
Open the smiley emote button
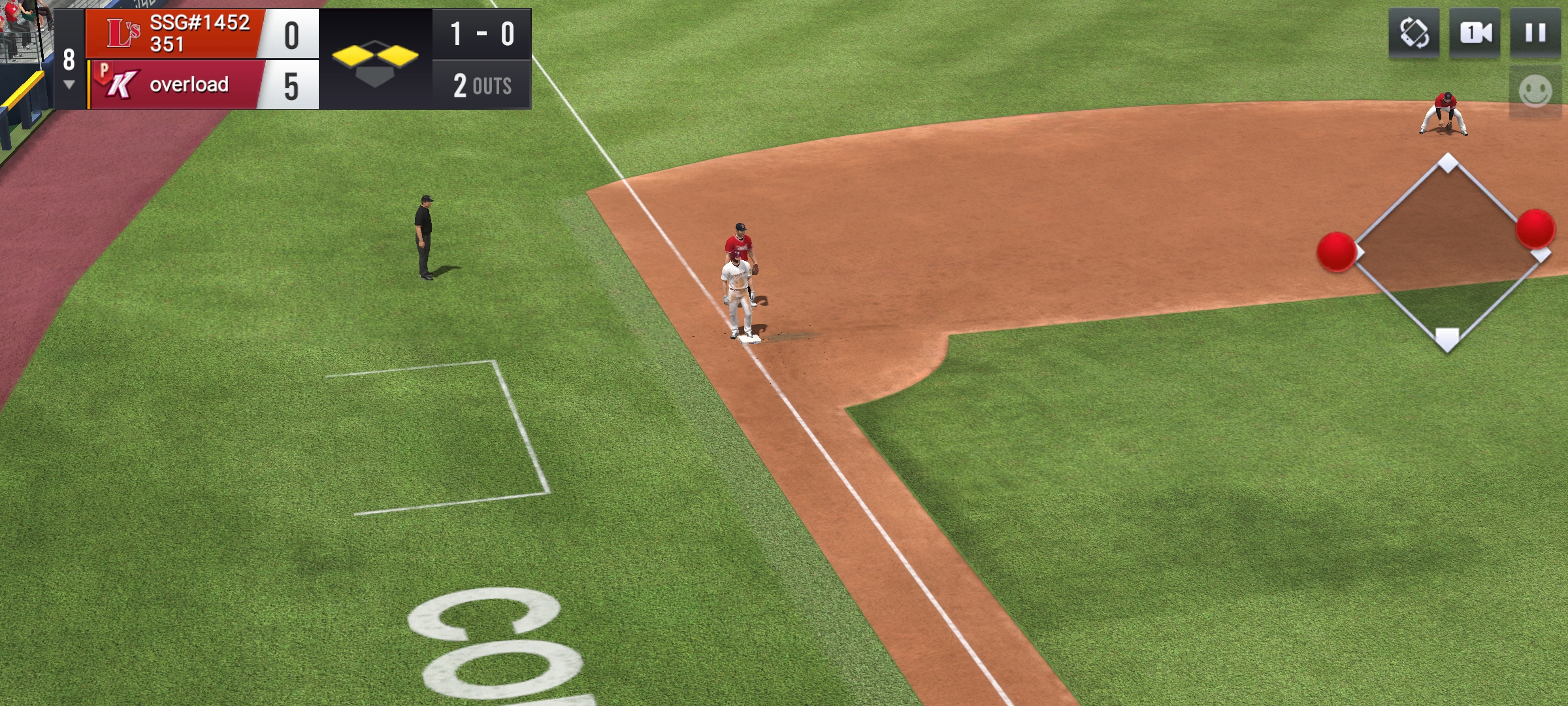[1535, 91]
